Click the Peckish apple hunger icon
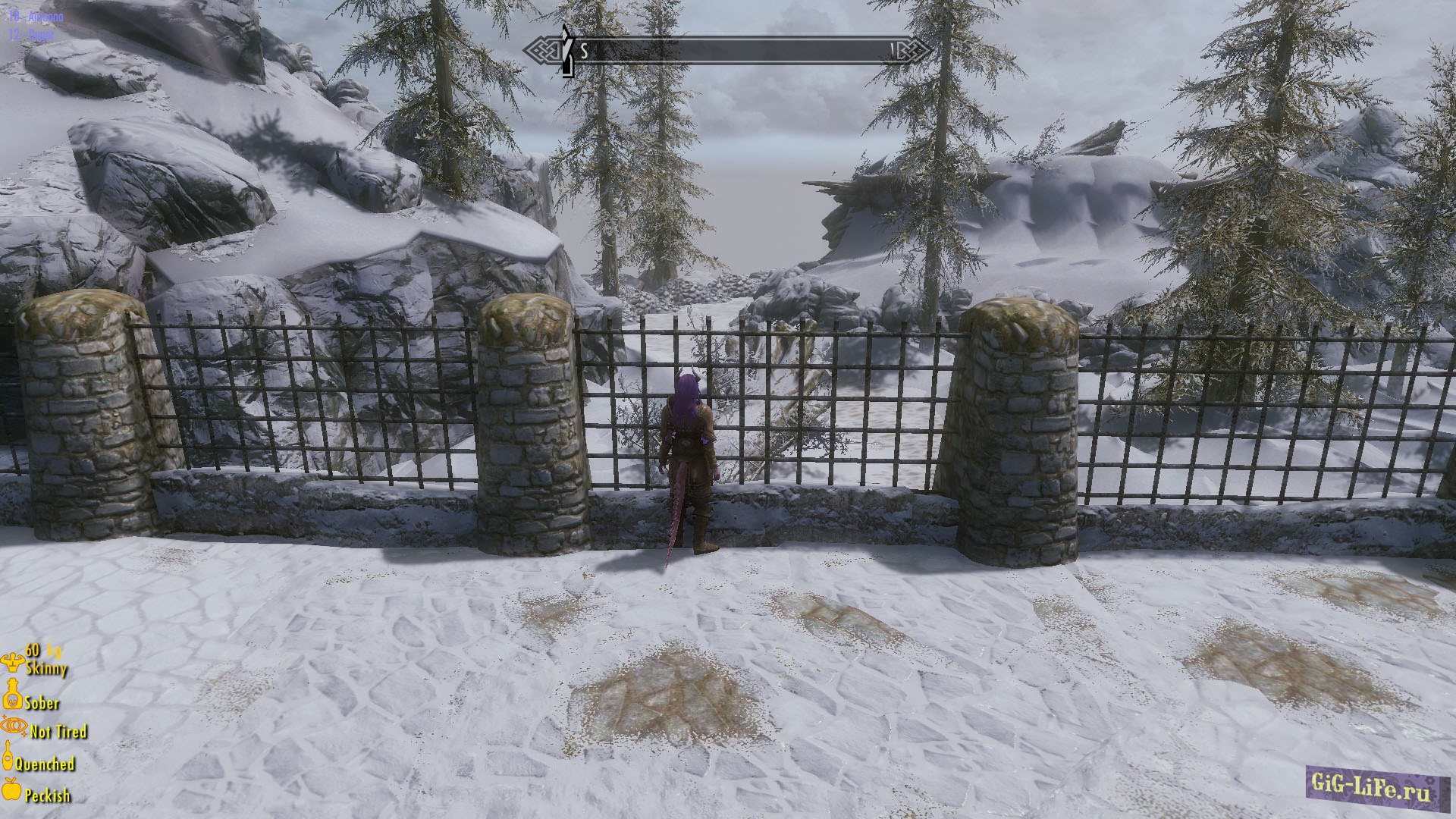The image size is (1456, 819). coord(11,790)
